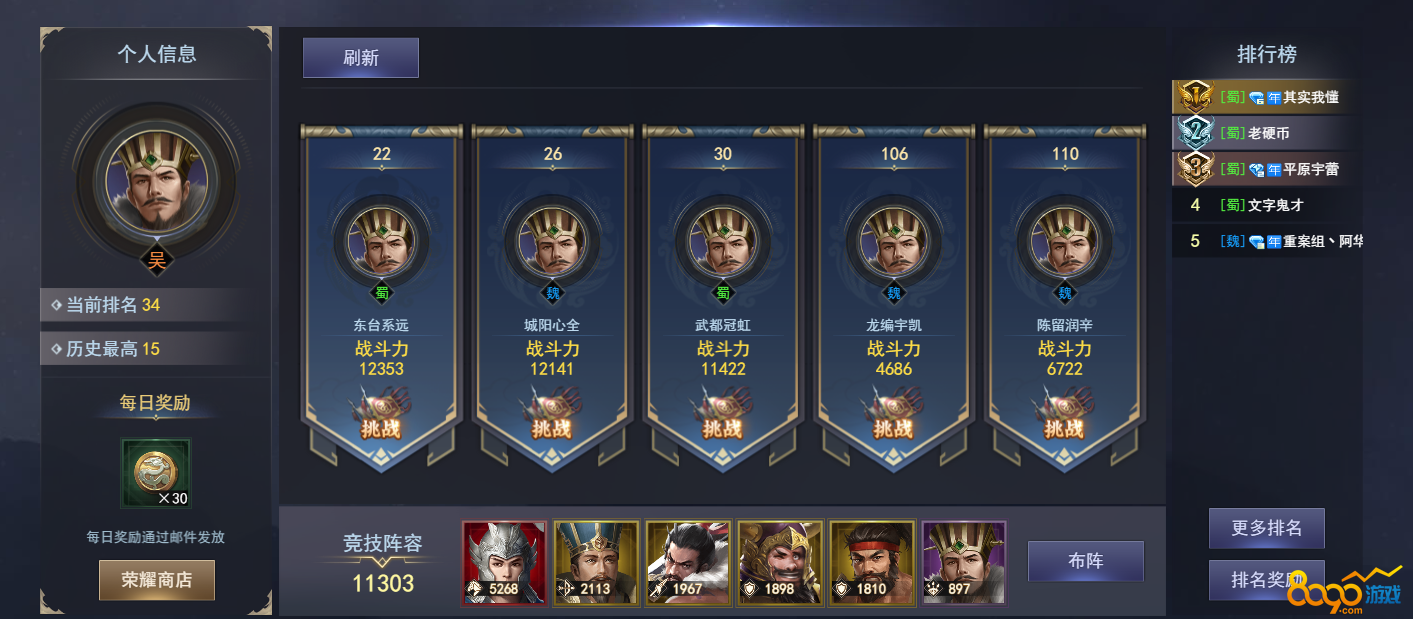Select lineup hero with 897 power
This screenshot has height=619, width=1413.
click(x=964, y=563)
